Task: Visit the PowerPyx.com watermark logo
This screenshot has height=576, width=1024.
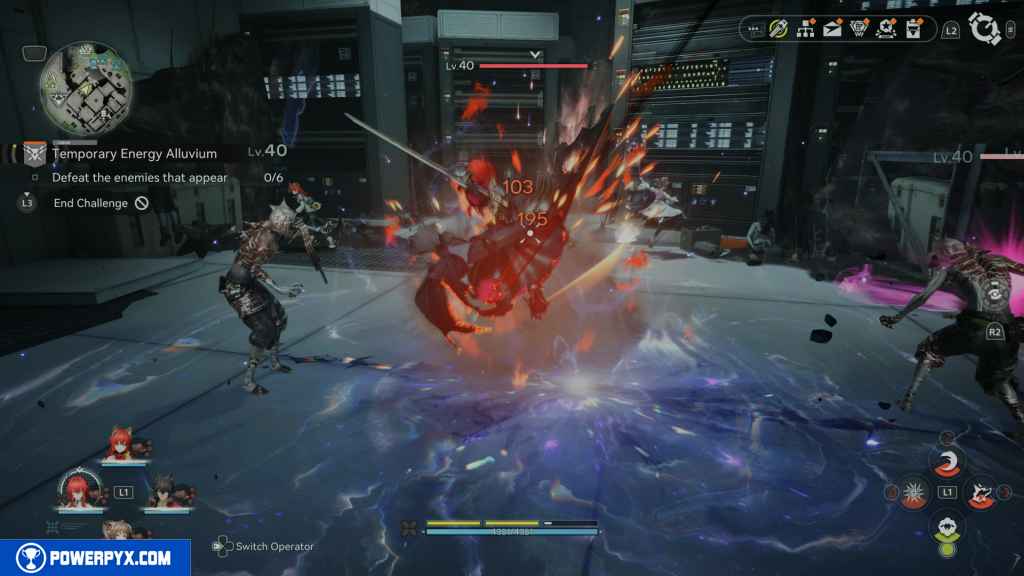Action: coord(94,558)
